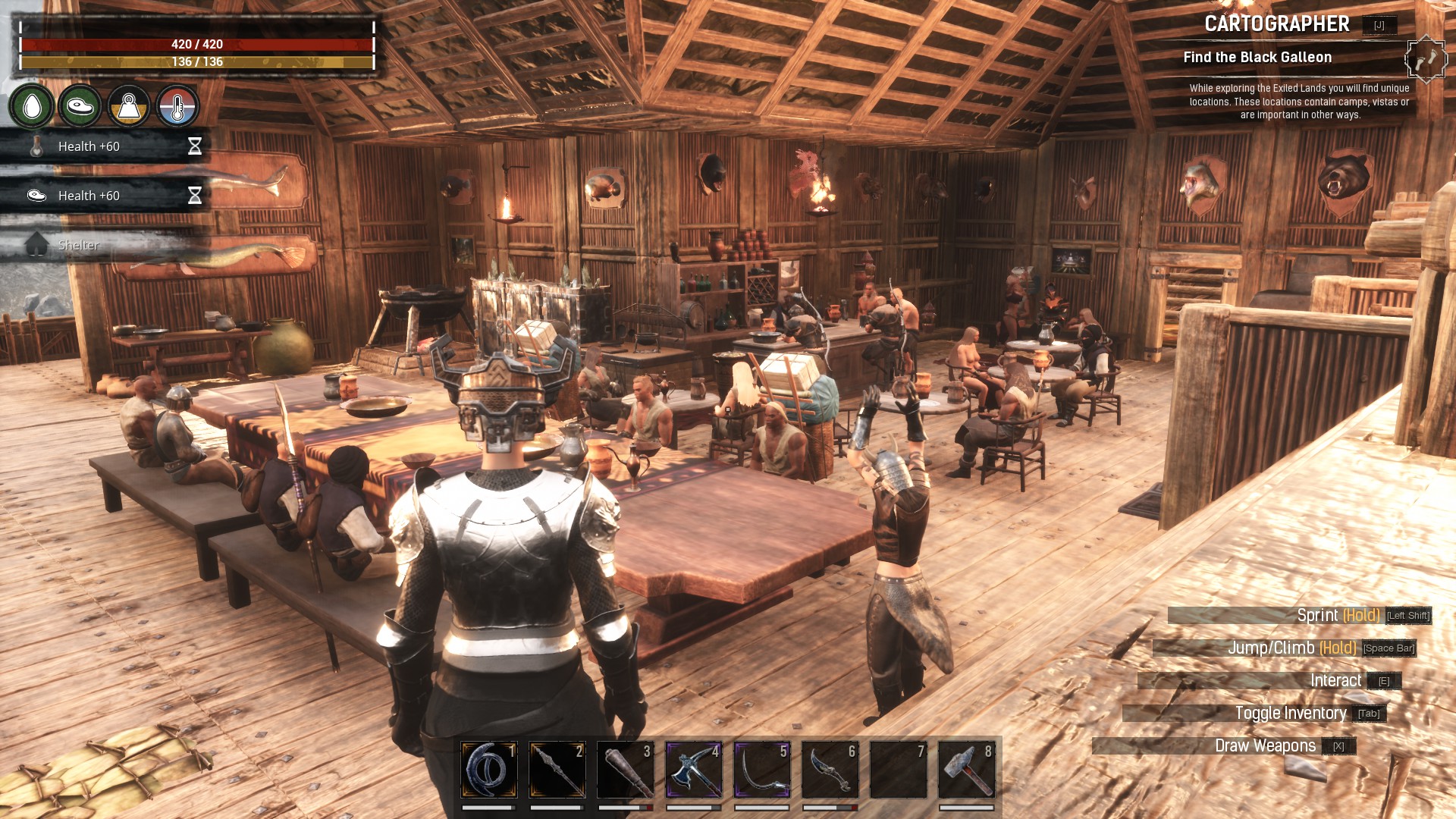
Task: Select the blue battle axe slot
Action: click(x=694, y=770)
